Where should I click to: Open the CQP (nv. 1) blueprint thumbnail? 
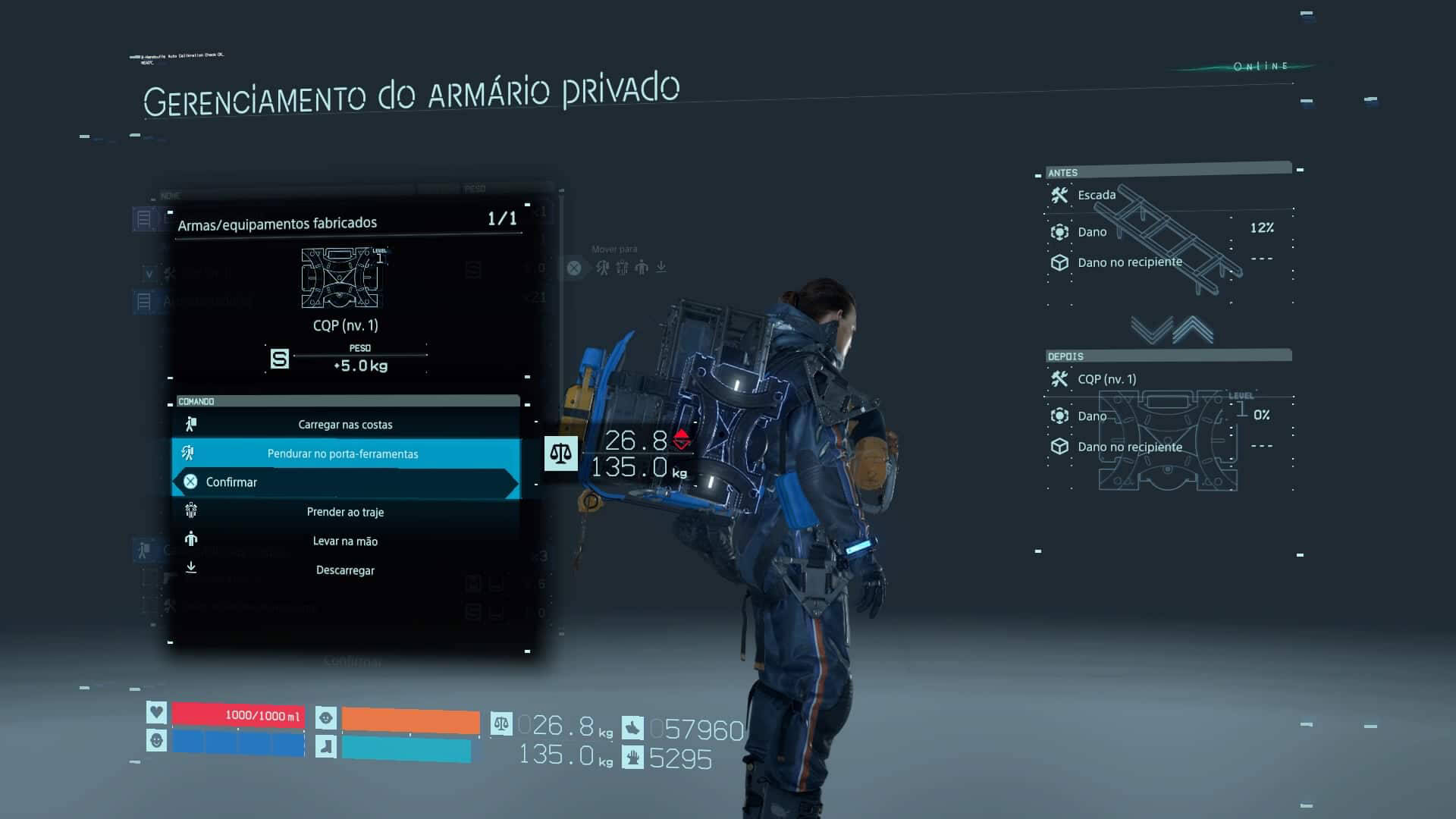[343, 279]
